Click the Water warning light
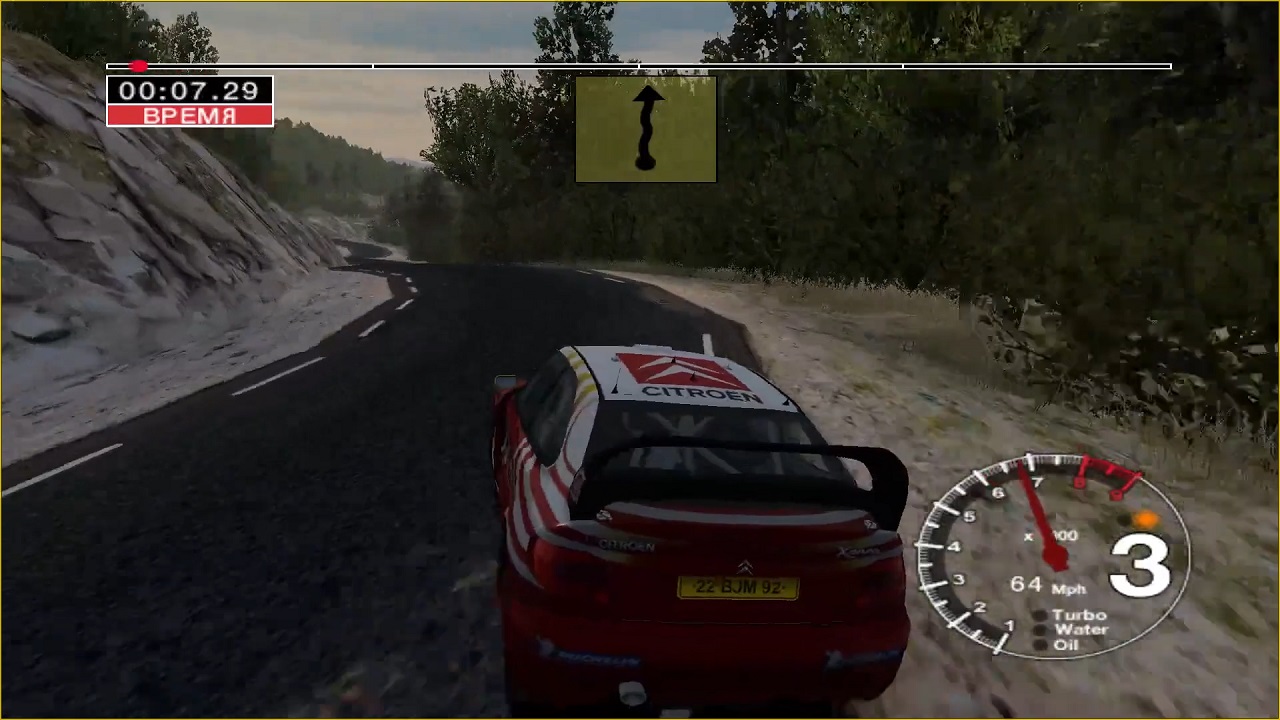This screenshot has height=720, width=1280. 1040,631
